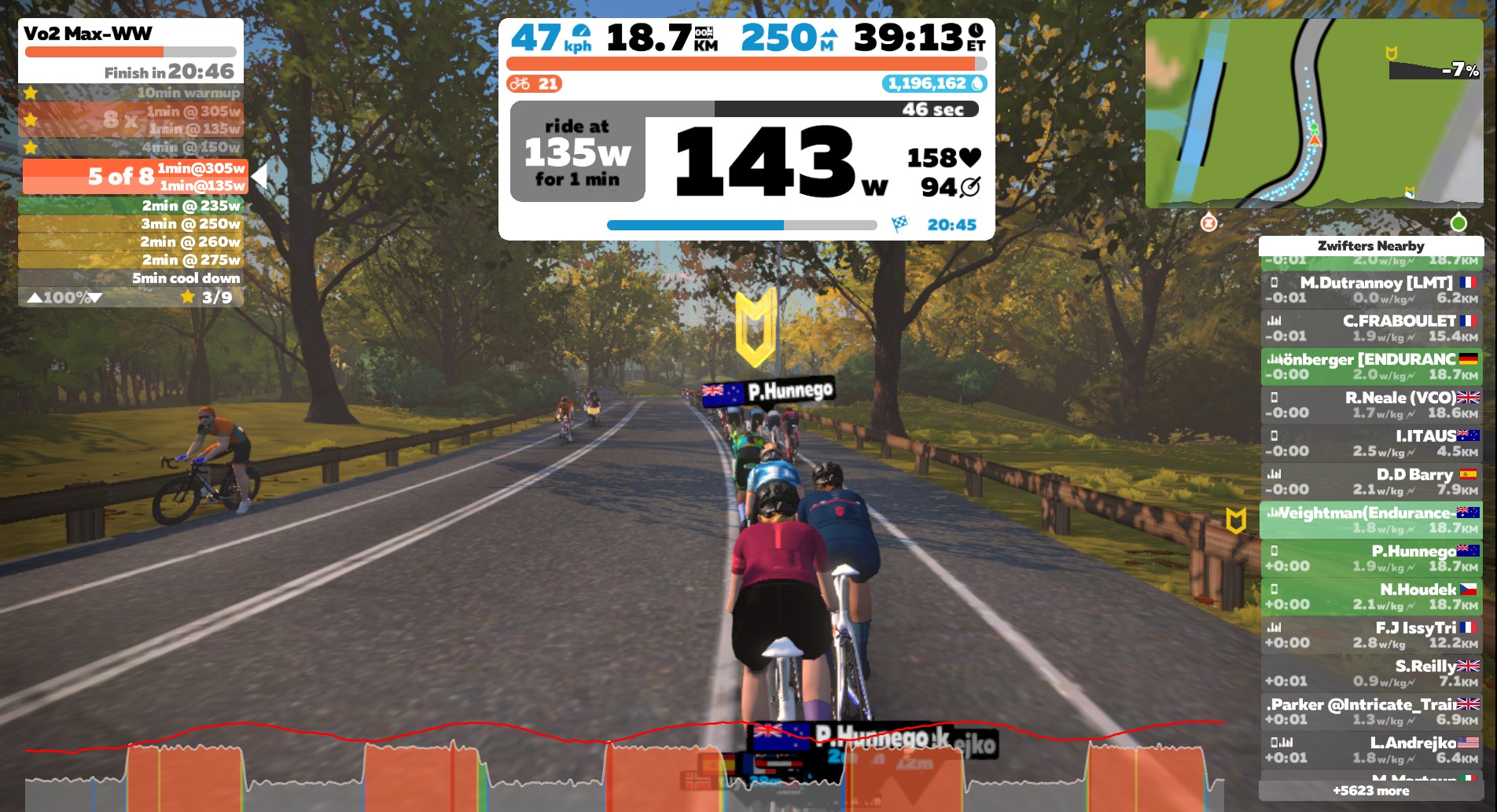Click the route minimap
The width and height of the screenshot is (1497, 812).
pyautogui.click(x=1313, y=113)
